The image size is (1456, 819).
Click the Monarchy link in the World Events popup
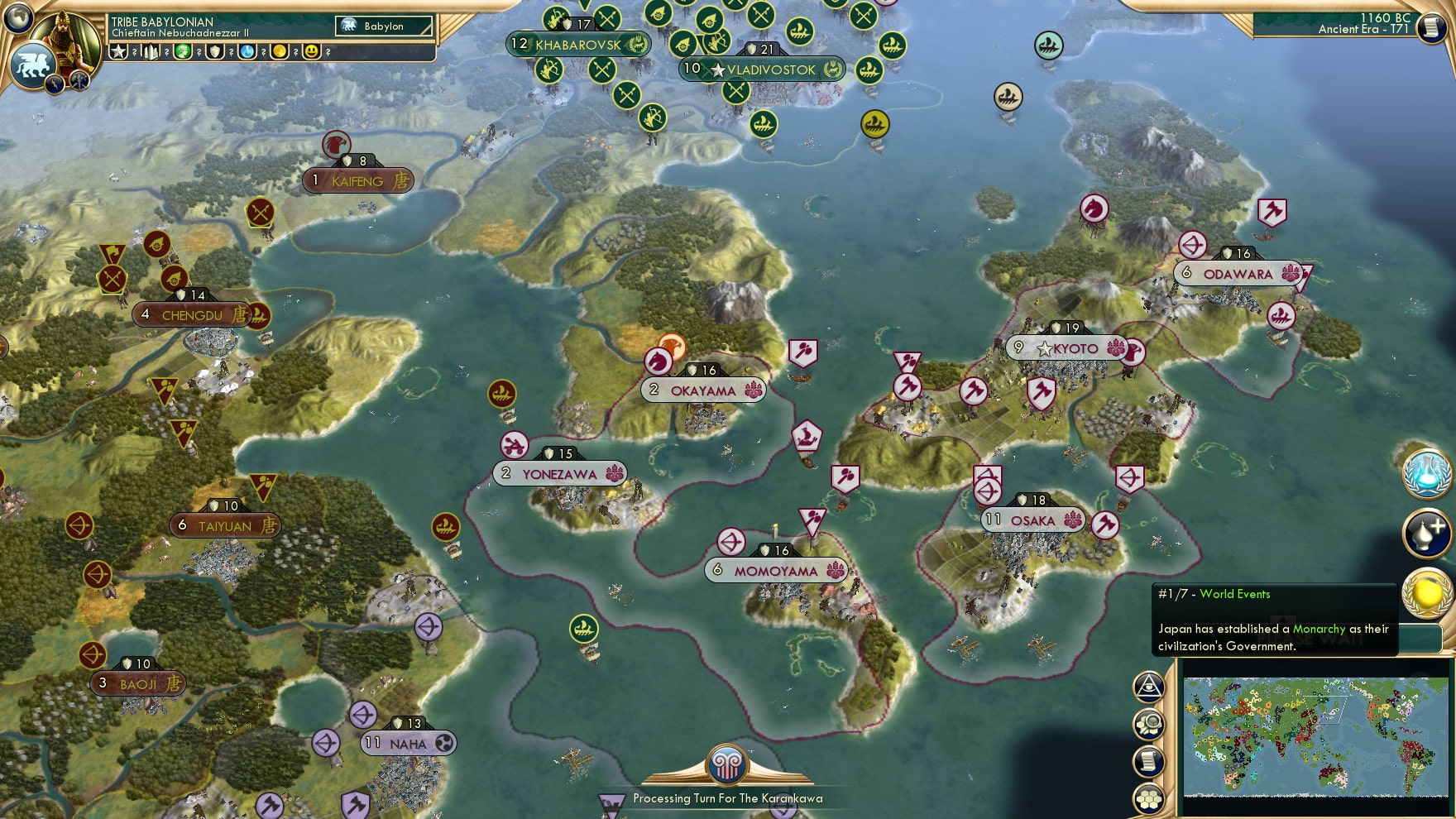[1319, 630]
